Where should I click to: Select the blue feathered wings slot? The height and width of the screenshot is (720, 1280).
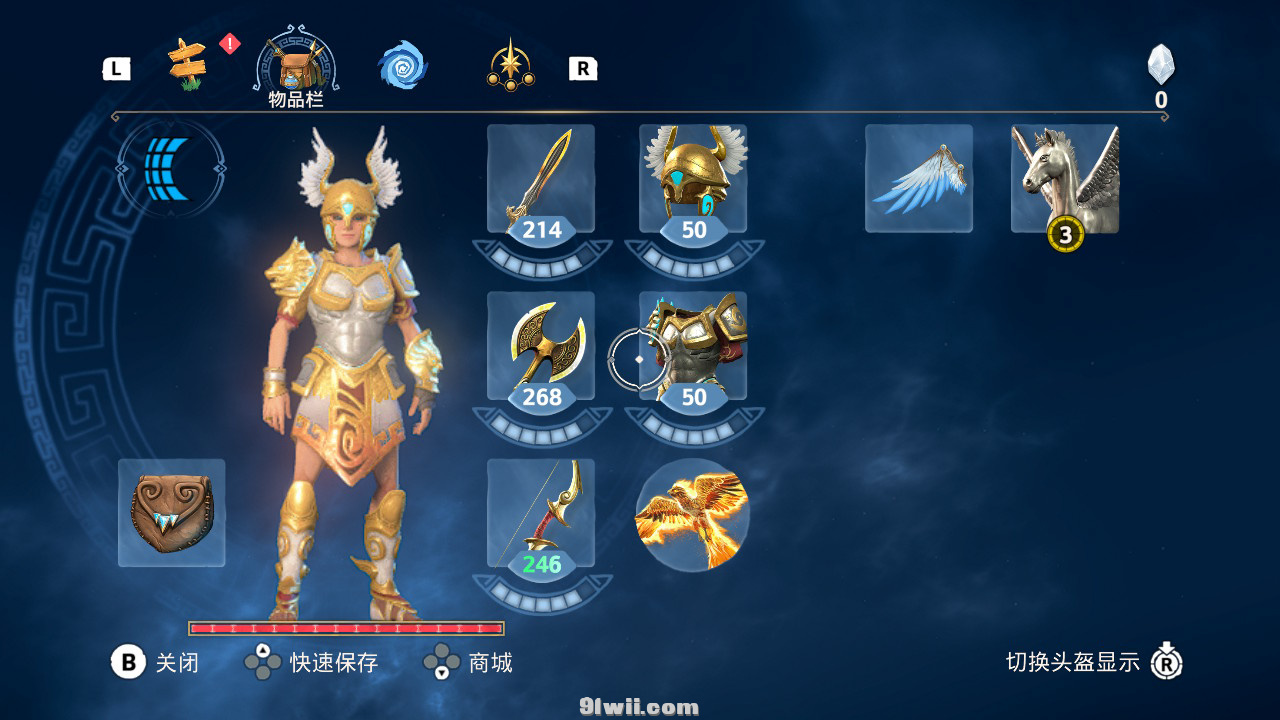click(x=919, y=179)
